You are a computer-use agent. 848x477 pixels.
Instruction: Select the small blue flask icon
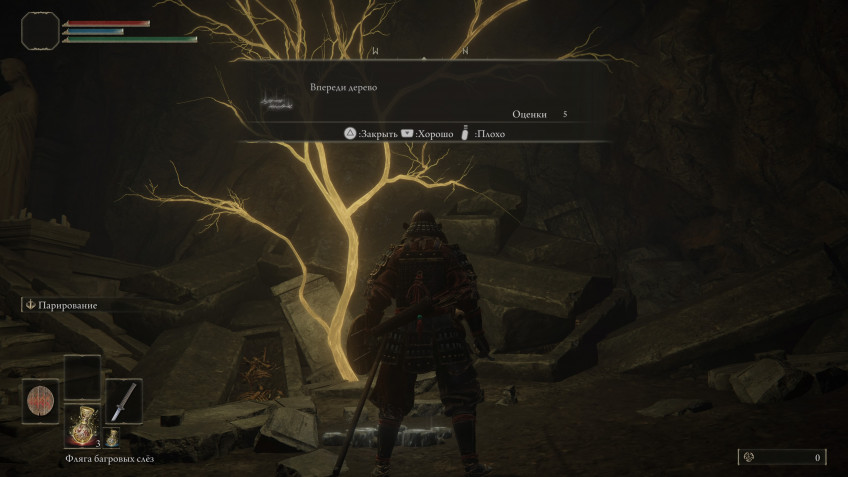click(113, 437)
